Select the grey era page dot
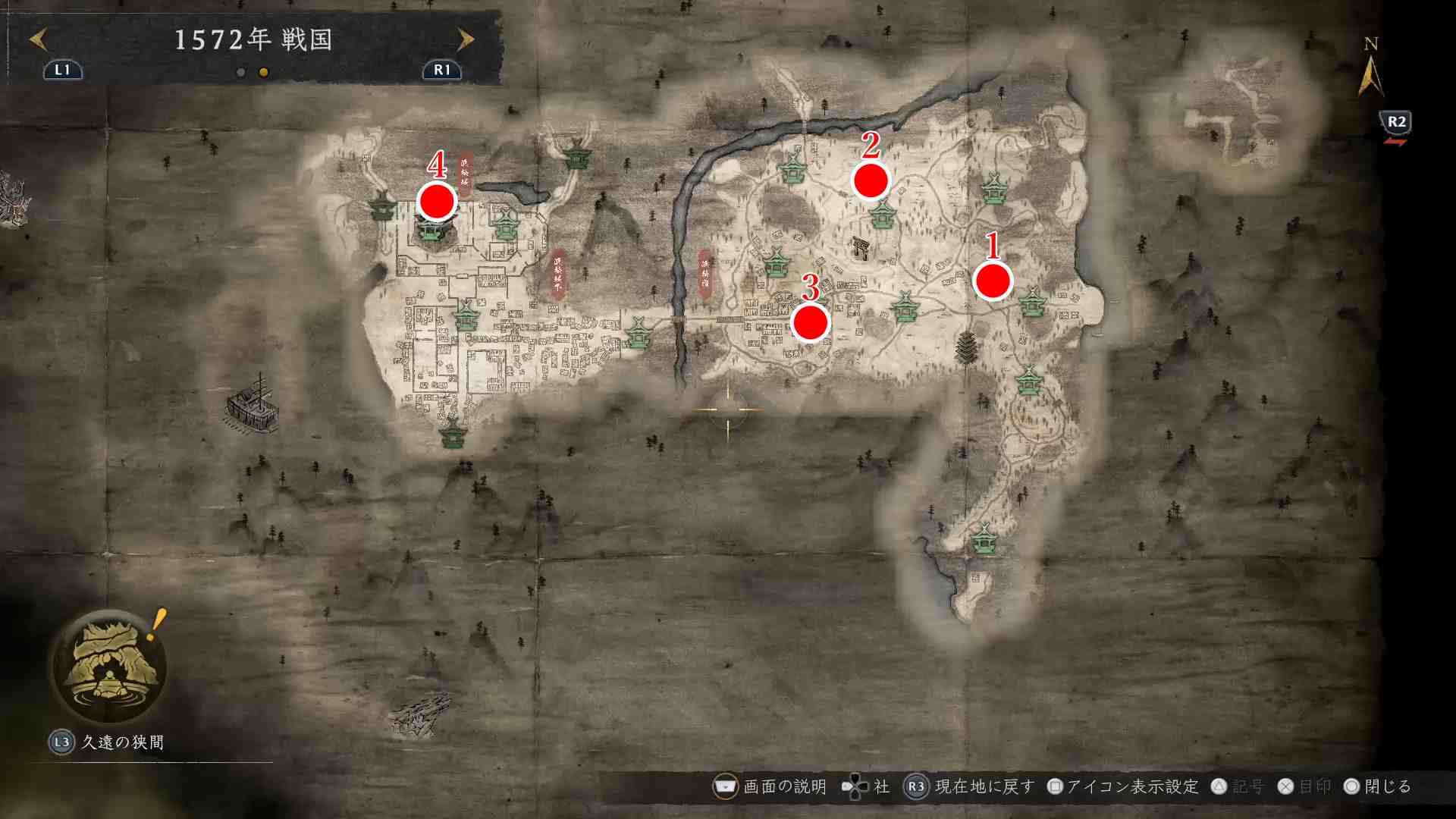The image size is (1456, 819). [x=240, y=72]
